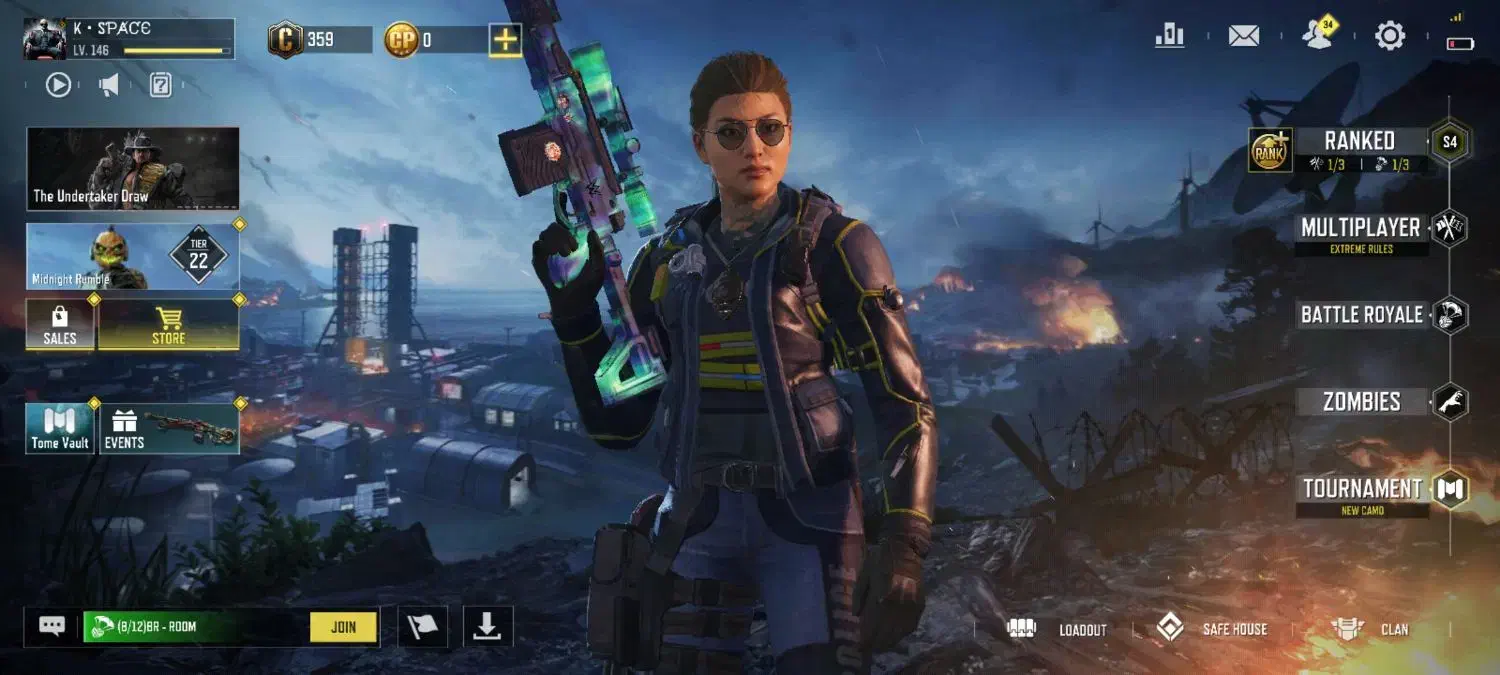The height and width of the screenshot is (675, 1500).
Task: Open the Tournament mode
Action: [x=1362, y=489]
